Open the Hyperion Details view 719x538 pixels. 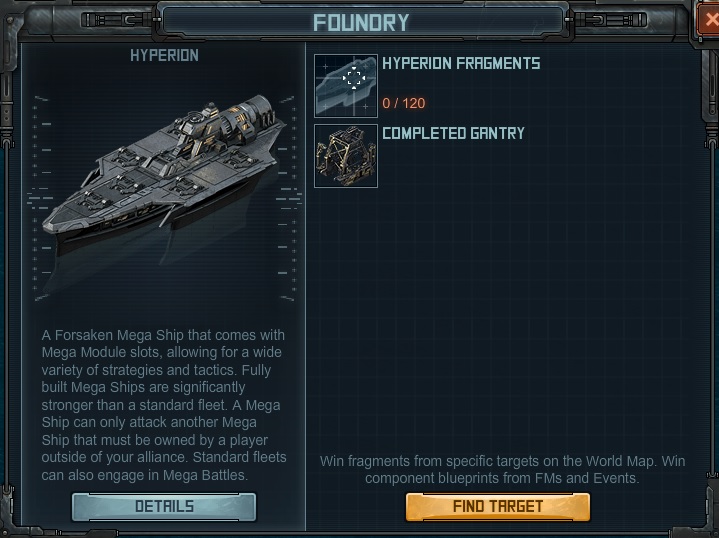coord(164,507)
